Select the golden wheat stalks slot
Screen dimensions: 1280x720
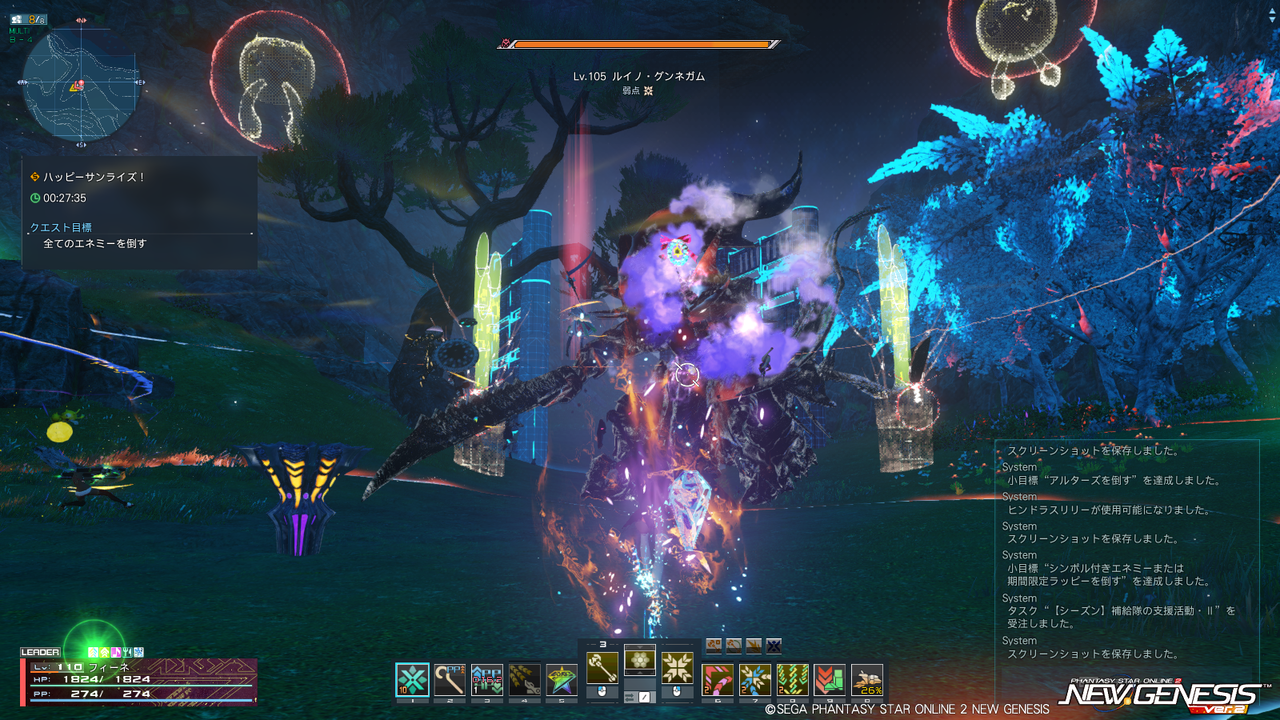click(x=524, y=680)
